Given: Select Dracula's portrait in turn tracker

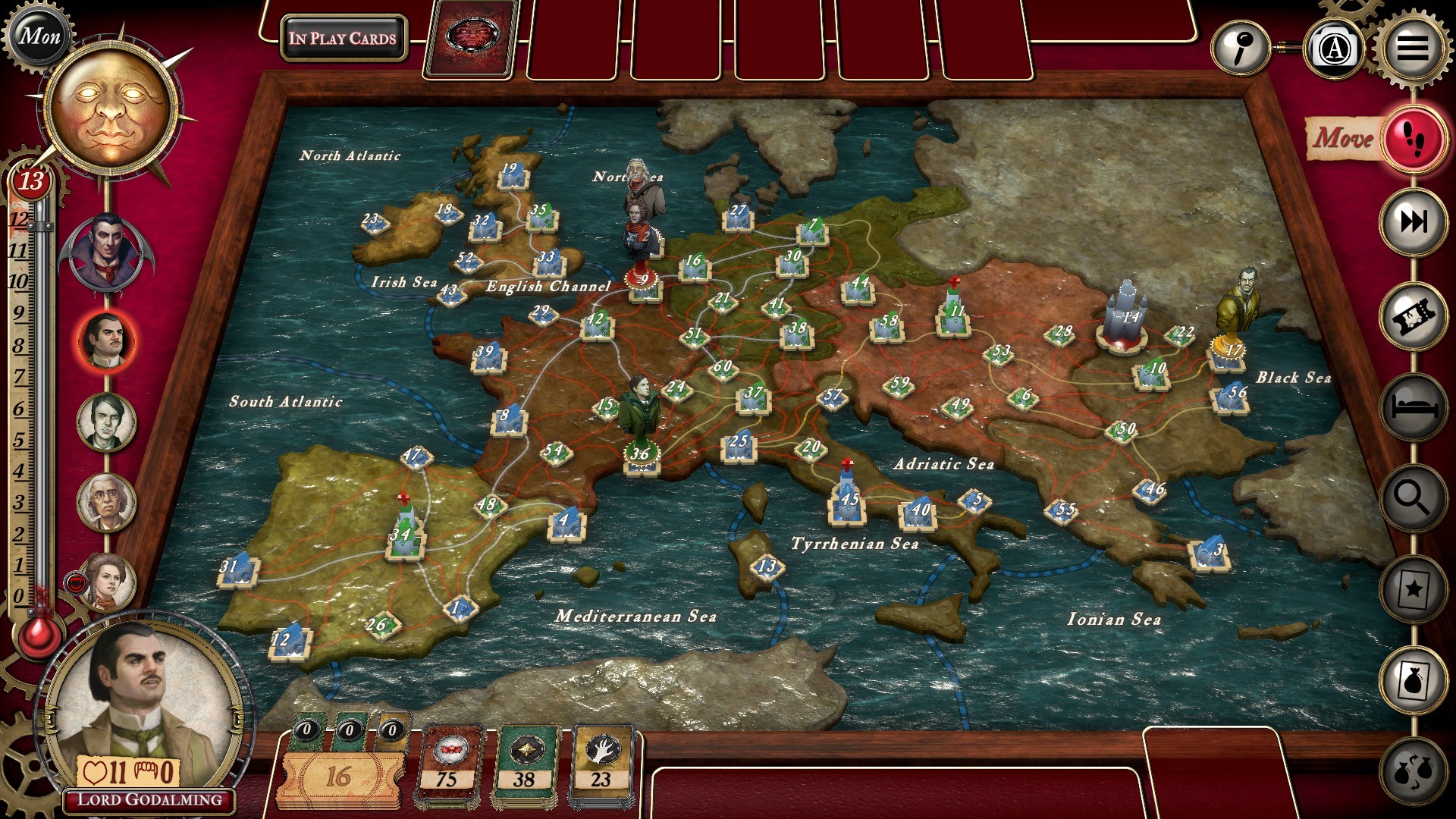Looking at the screenshot, I should (107, 253).
